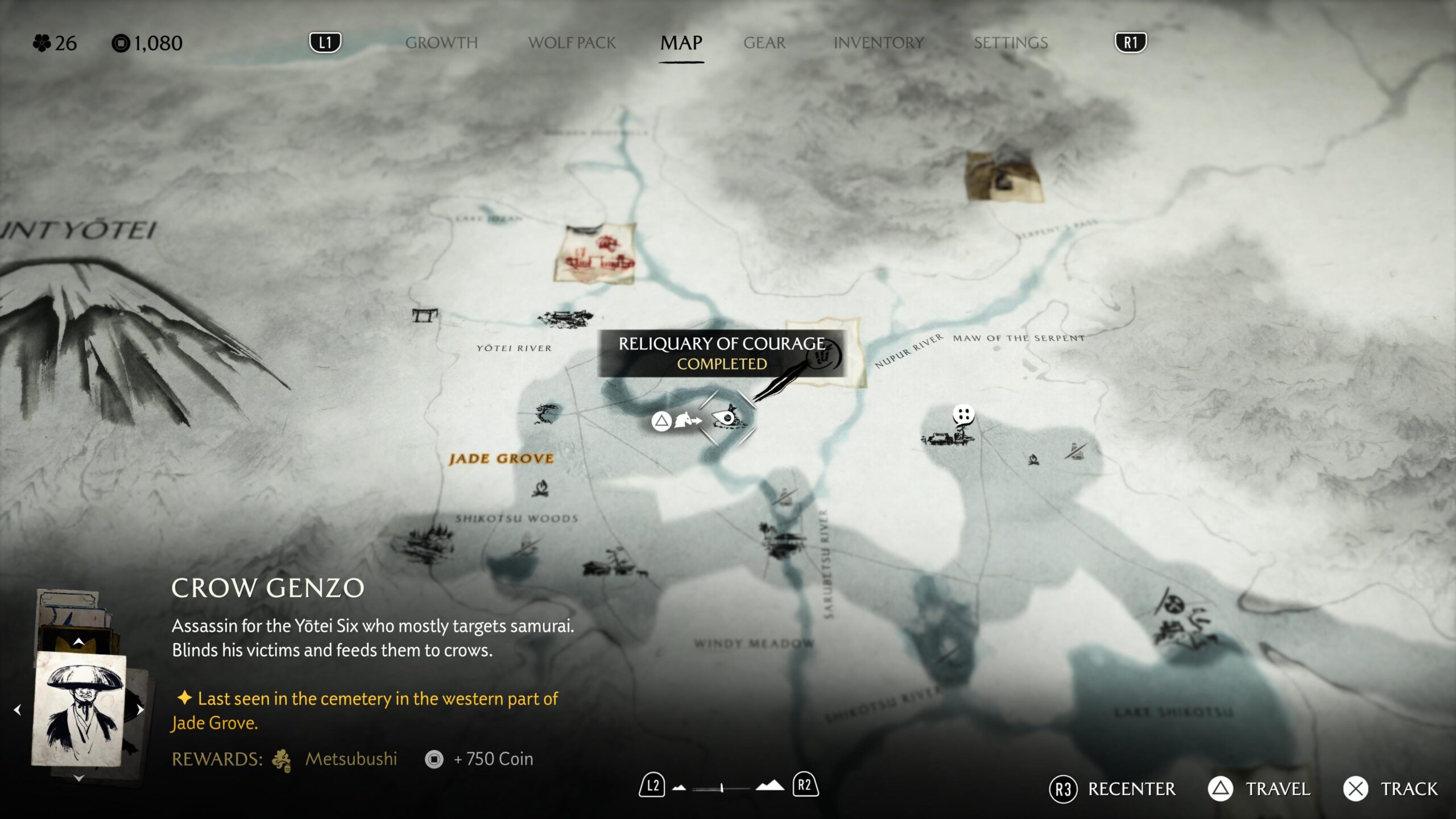
Task: Open the Wolf Pack tab
Action: tap(572, 43)
